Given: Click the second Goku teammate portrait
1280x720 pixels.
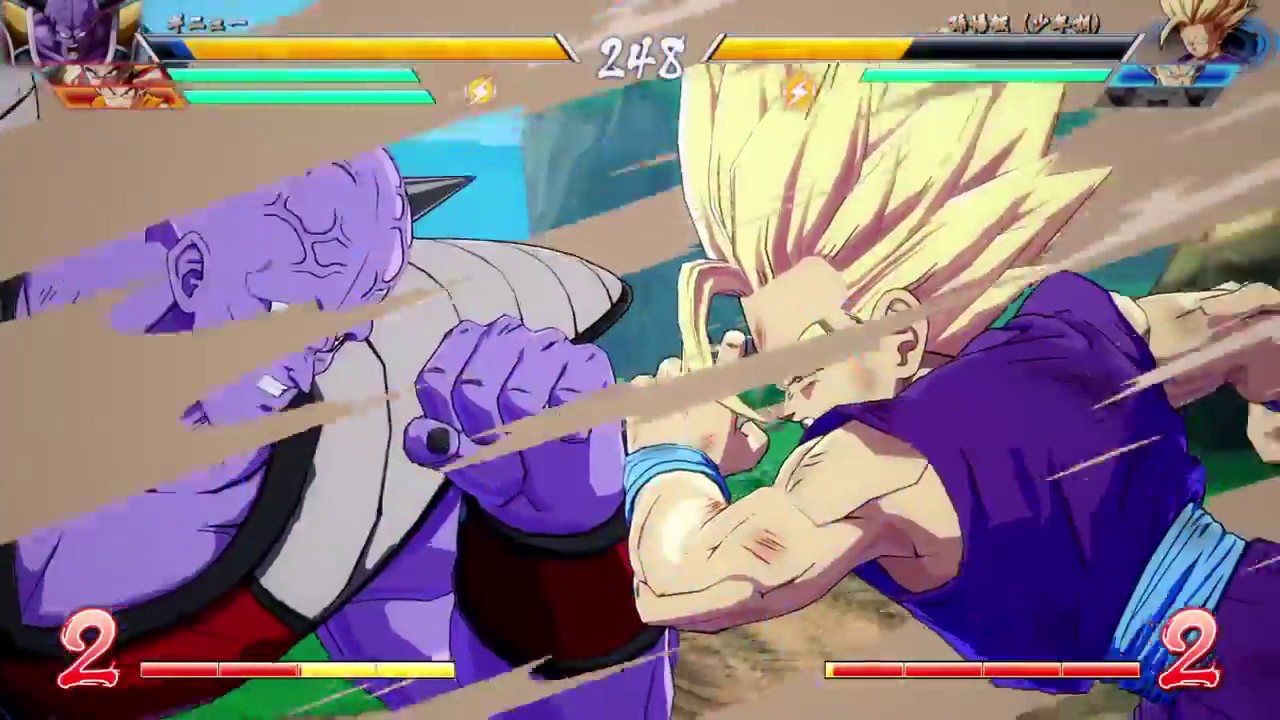Looking at the screenshot, I should [120, 95].
